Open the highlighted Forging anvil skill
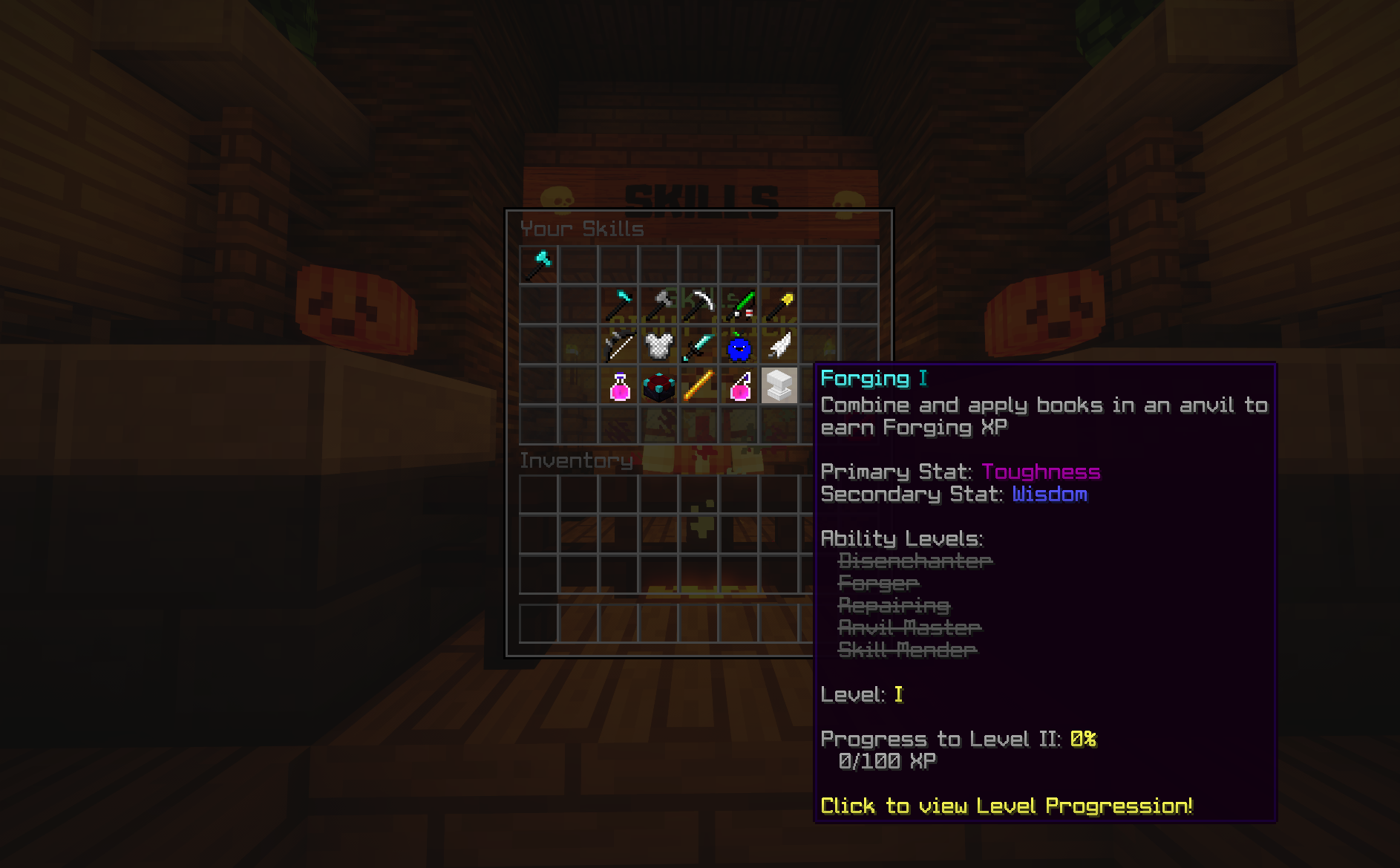1400x868 pixels. click(x=780, y=385)
